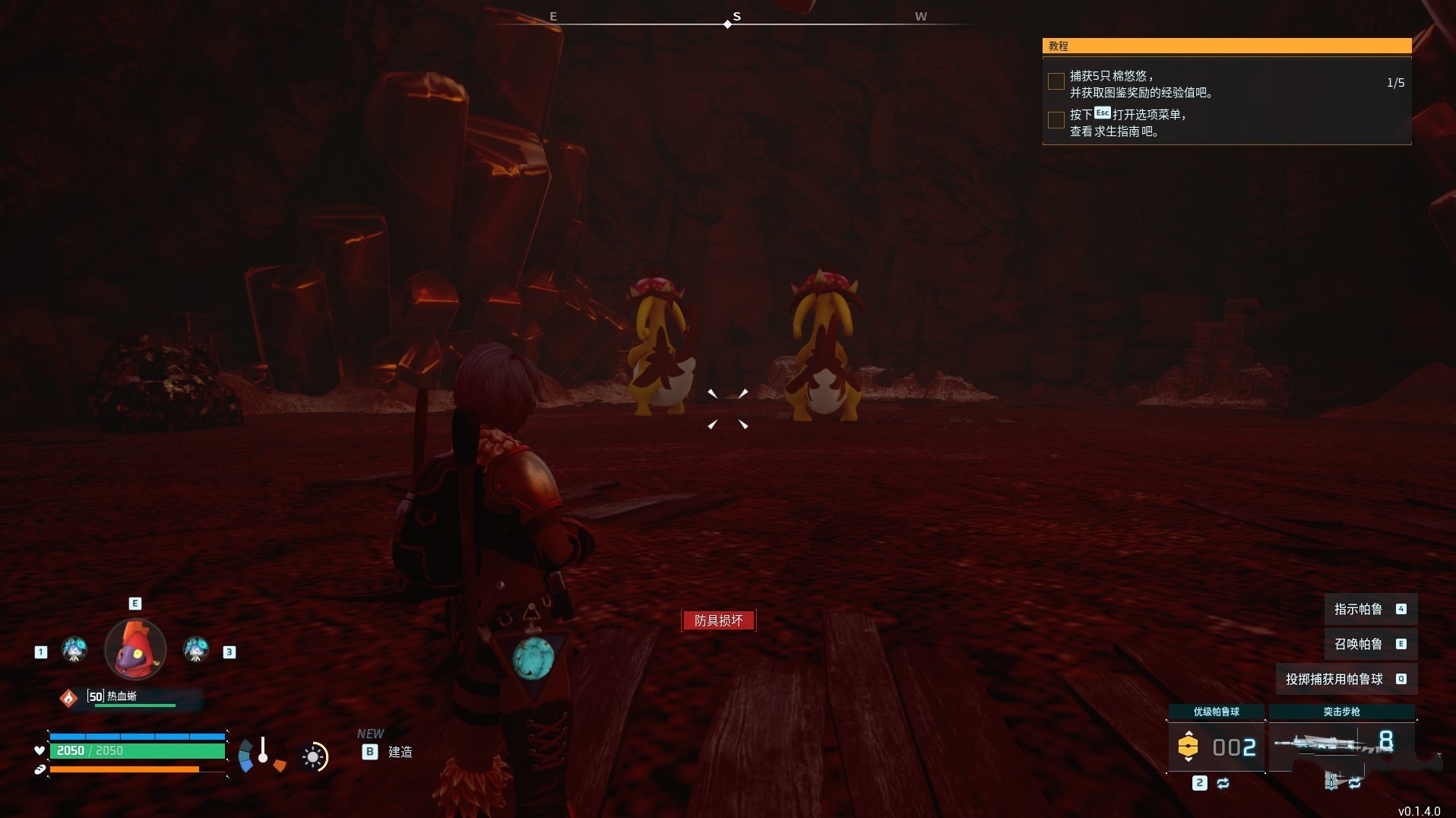Select the assault rifle weapon slot

pos(1341,743)
